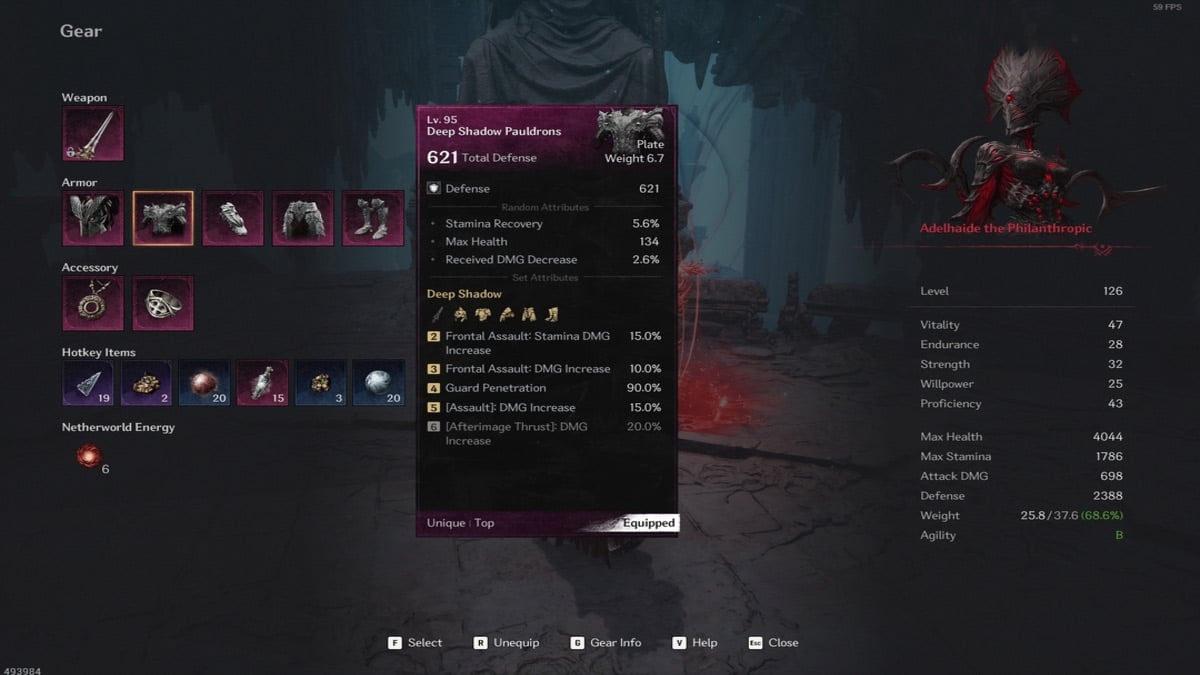This screenshot has height=675, width=1200.
Task: Pick the leg armor slot
Action: pos(303,218)
